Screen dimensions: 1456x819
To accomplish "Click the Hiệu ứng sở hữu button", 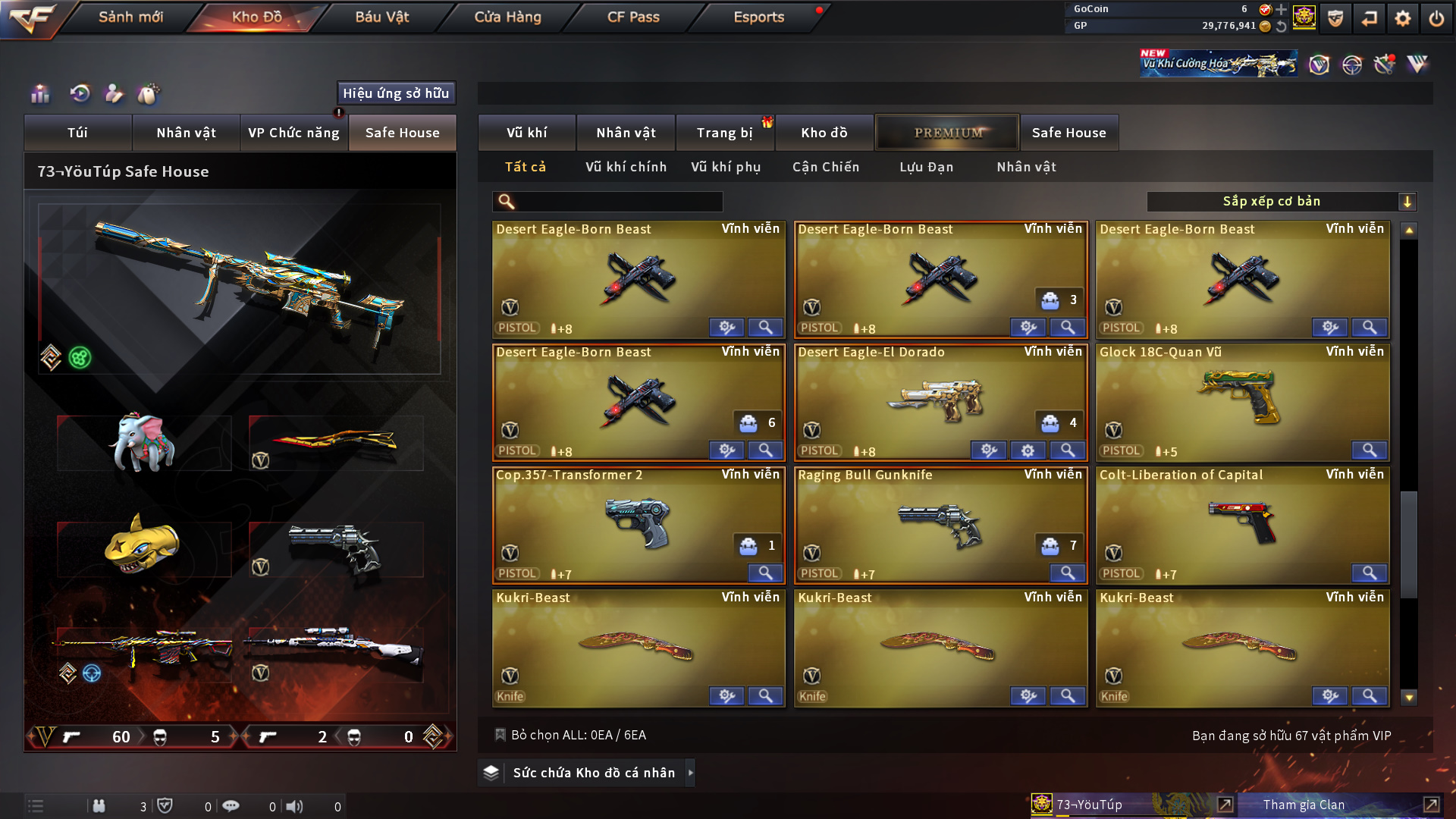I will click(x=396, y=93).
